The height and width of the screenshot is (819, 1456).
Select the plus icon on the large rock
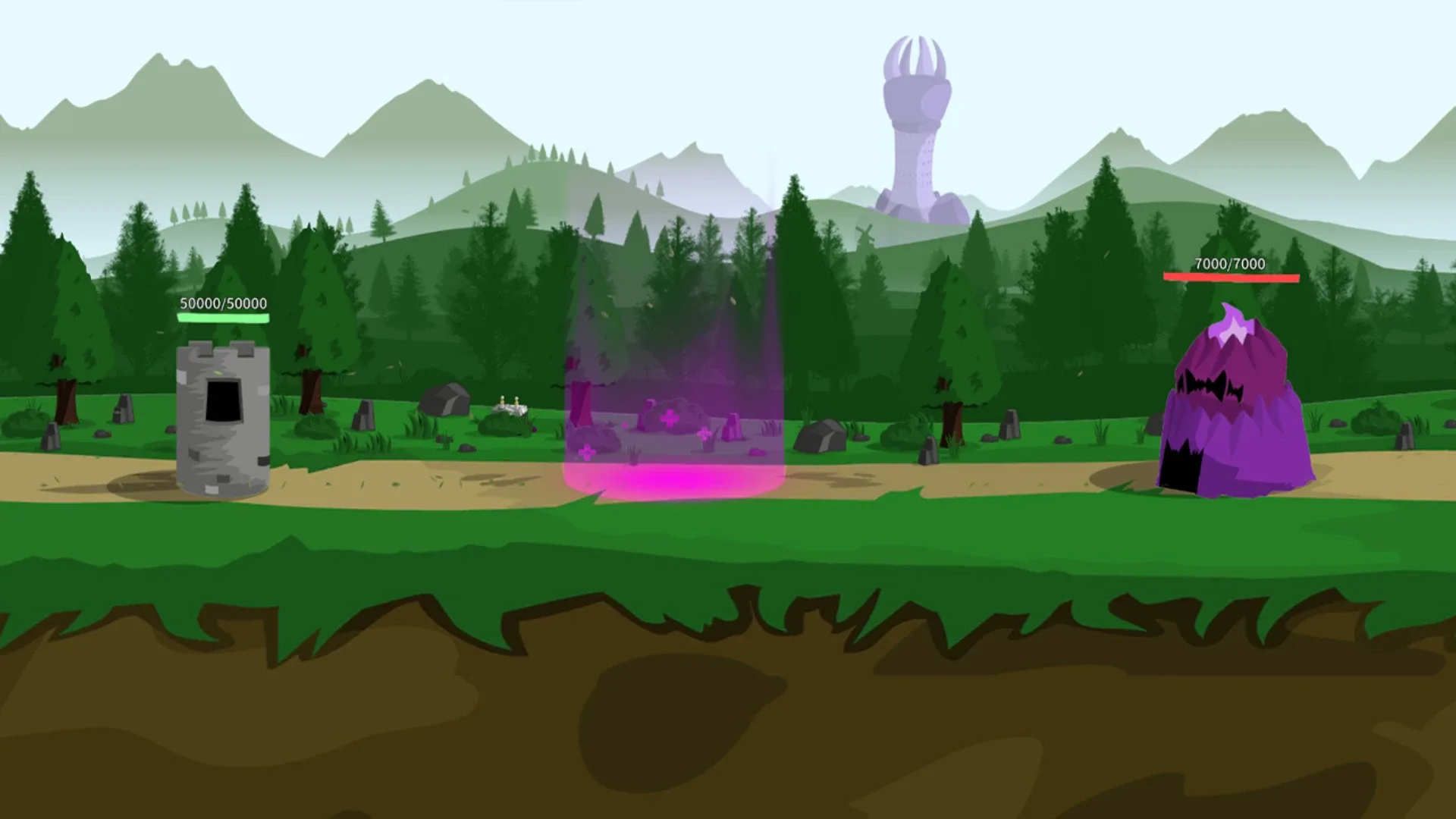coord(668,419)
